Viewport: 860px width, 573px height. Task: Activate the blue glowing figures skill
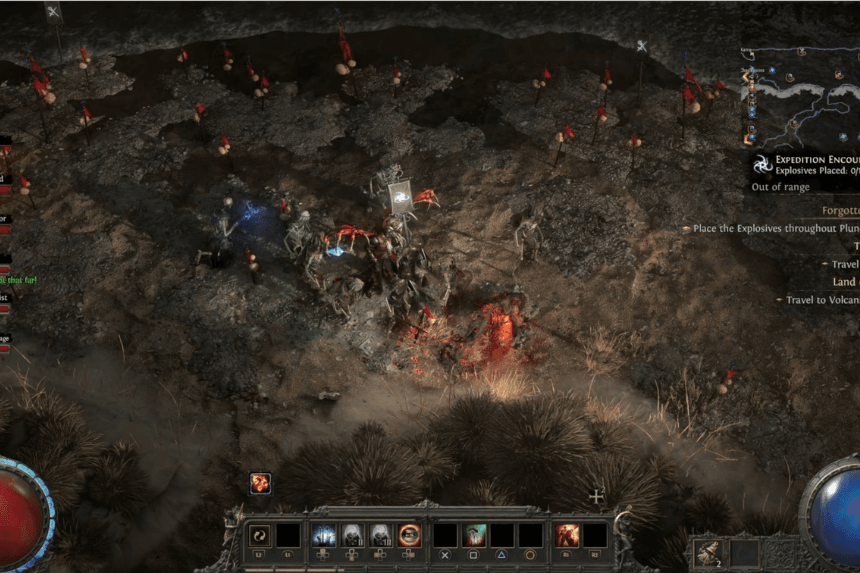click(x=324, y=535)
